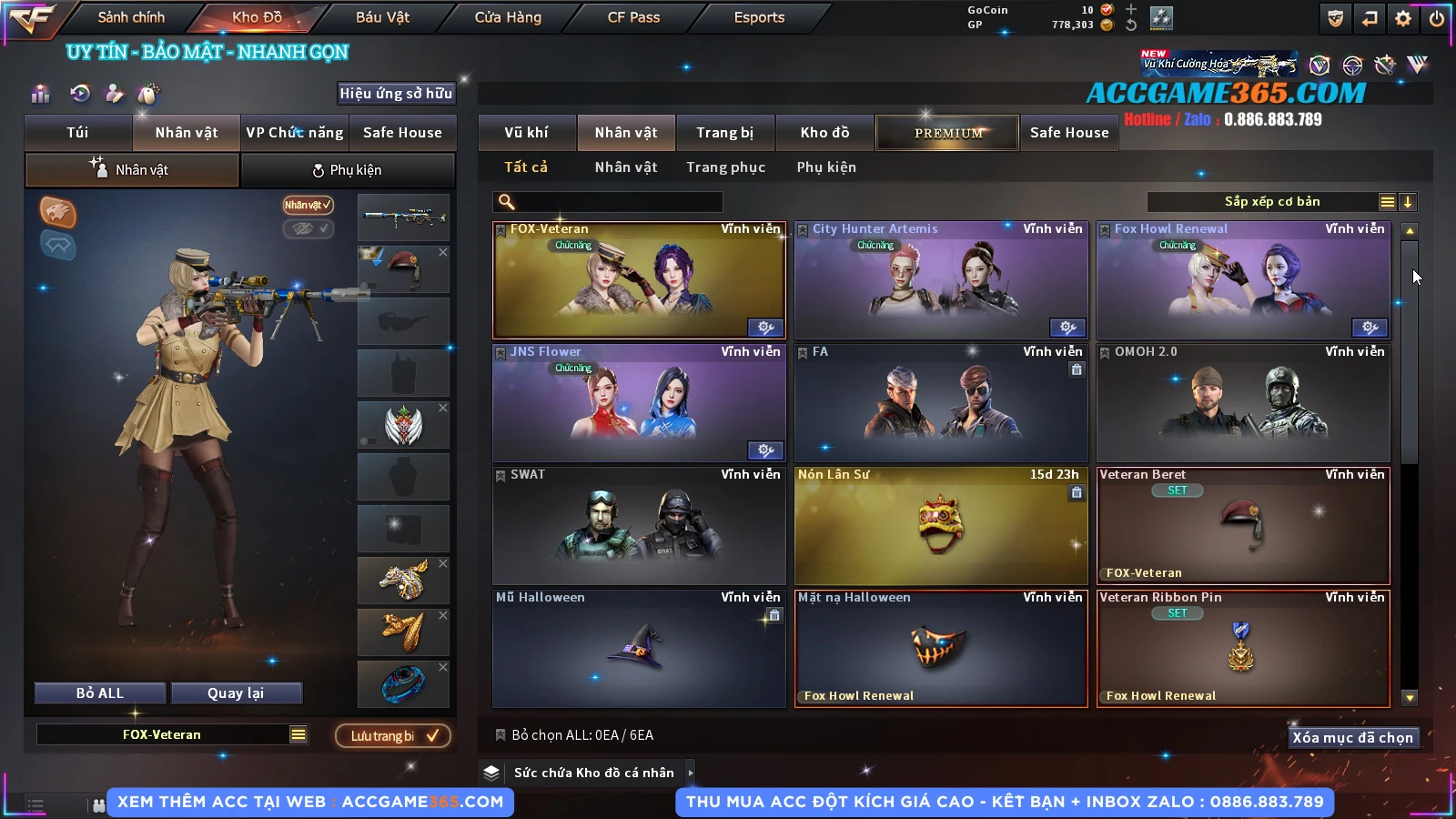Select the PREMIUM inventory tab
Viewport: 1456px width, 819px height.
tap(948, 133)
